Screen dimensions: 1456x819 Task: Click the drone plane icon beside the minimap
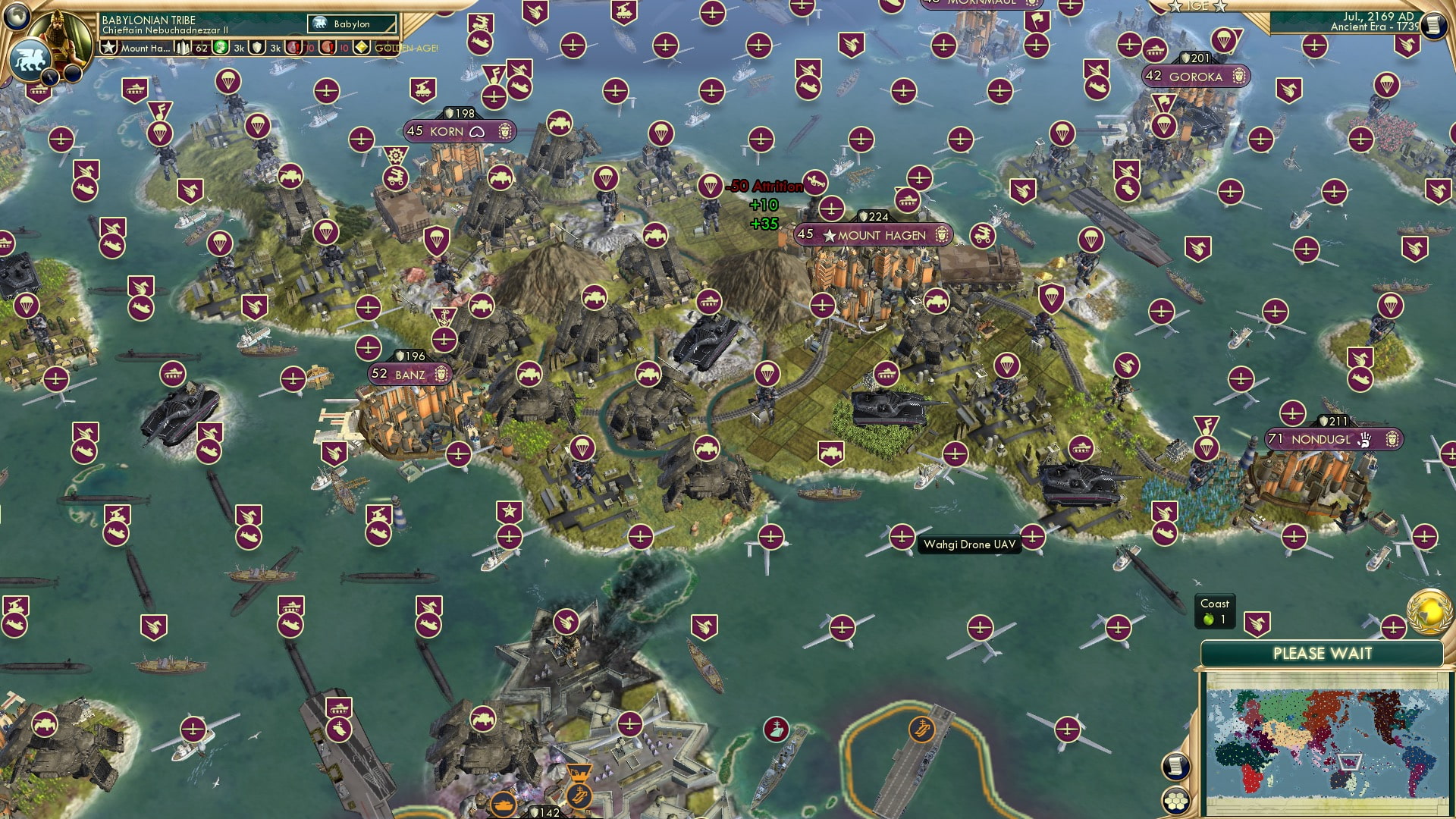click(1393, 626)
